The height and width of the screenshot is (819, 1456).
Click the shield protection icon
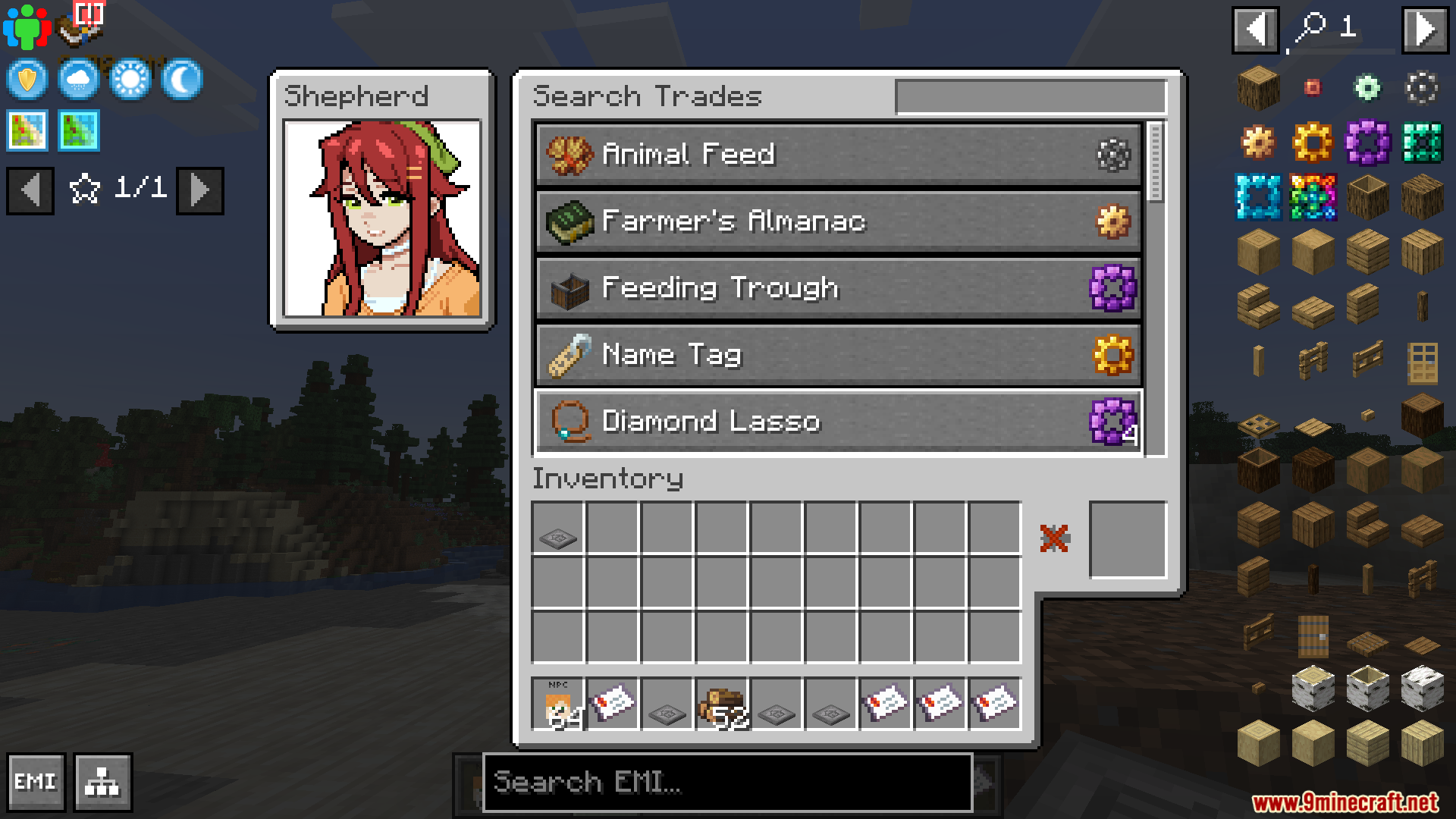tap(26, 80)
